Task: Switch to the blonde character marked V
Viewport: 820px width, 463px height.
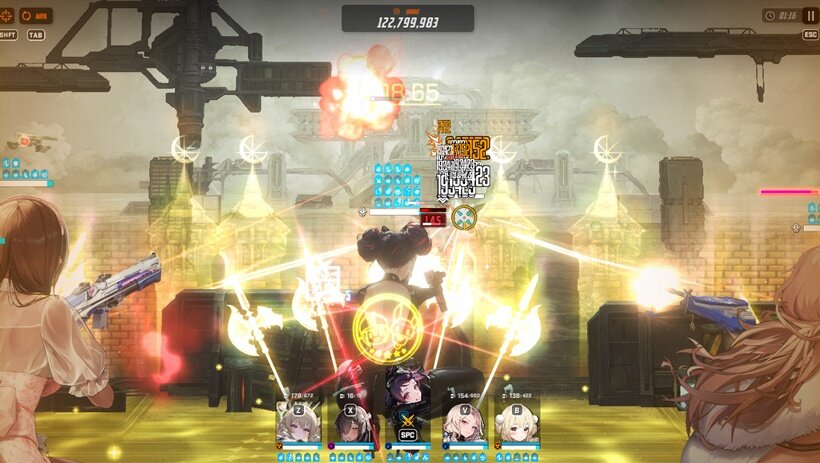Action: 463,423
